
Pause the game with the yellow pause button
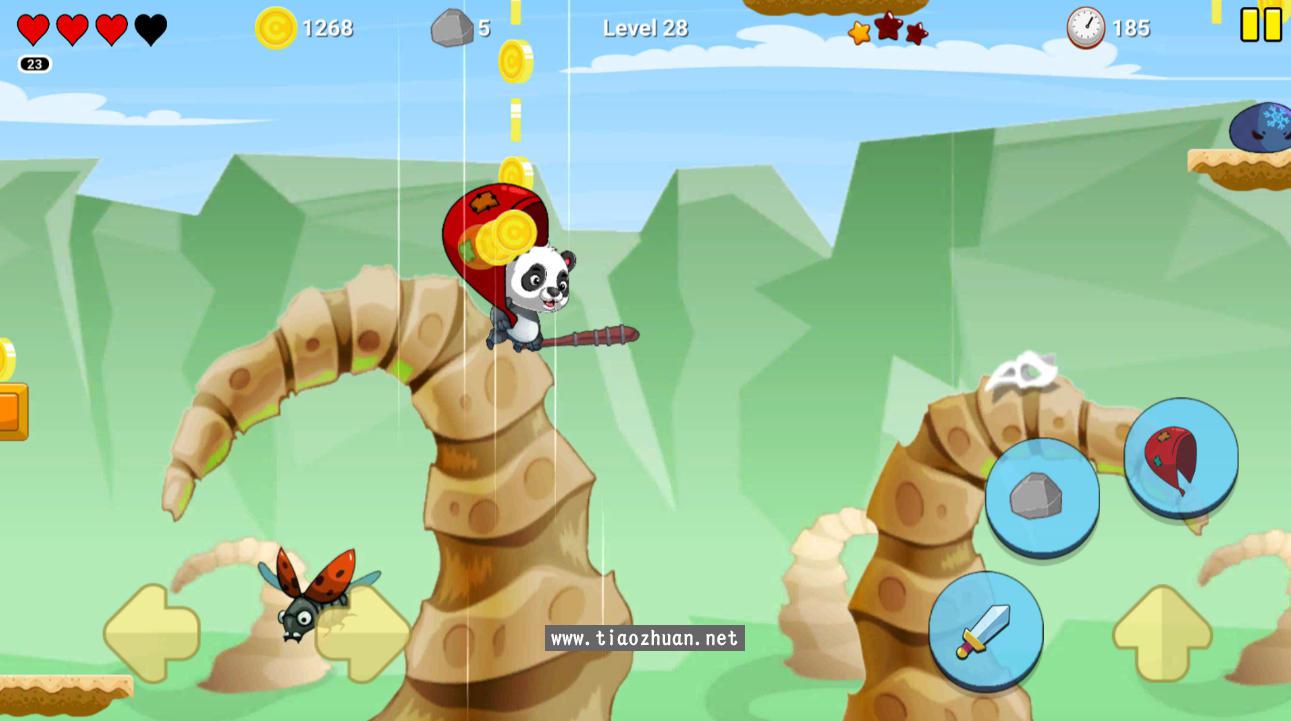pos(1260,25)
